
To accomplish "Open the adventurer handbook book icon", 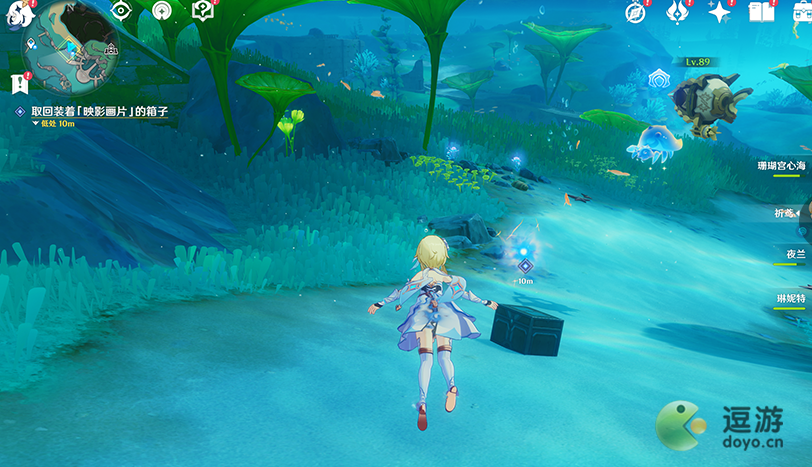I will 759,12.
